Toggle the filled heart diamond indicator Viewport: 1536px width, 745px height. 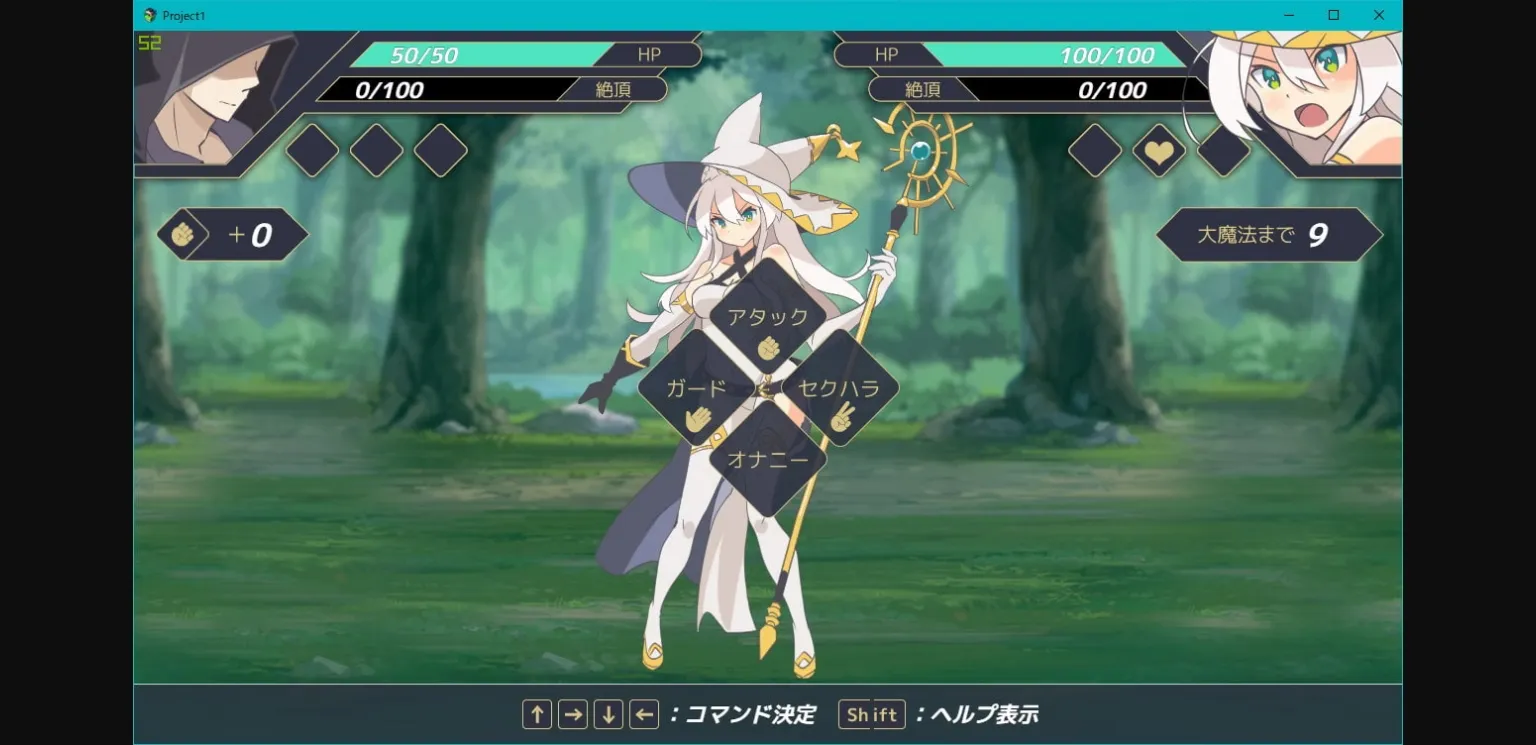click(1159, 151)
